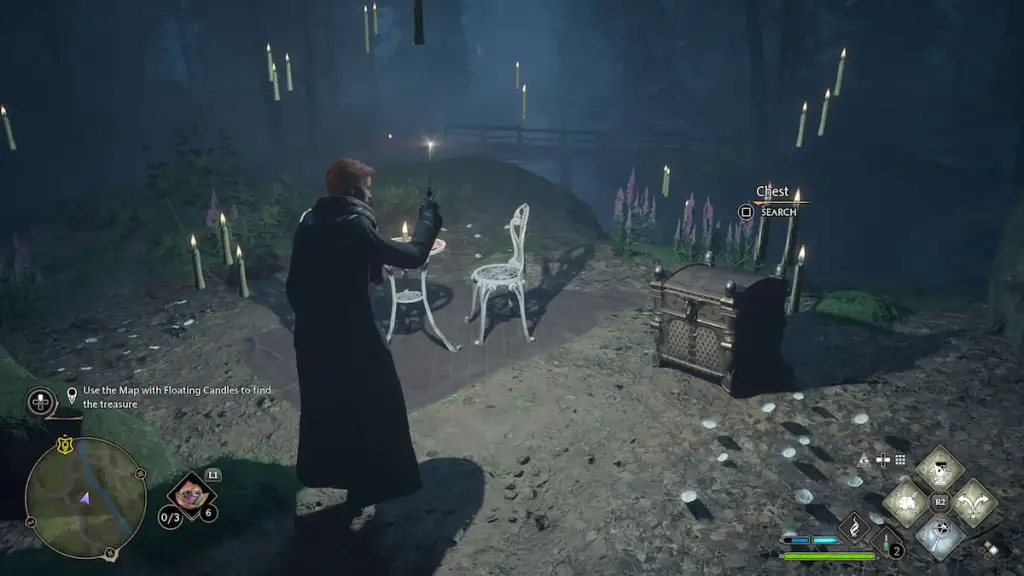Select the yellow quest marker on minimap
Screen dimensions: 1024x576
coord(66,447)
